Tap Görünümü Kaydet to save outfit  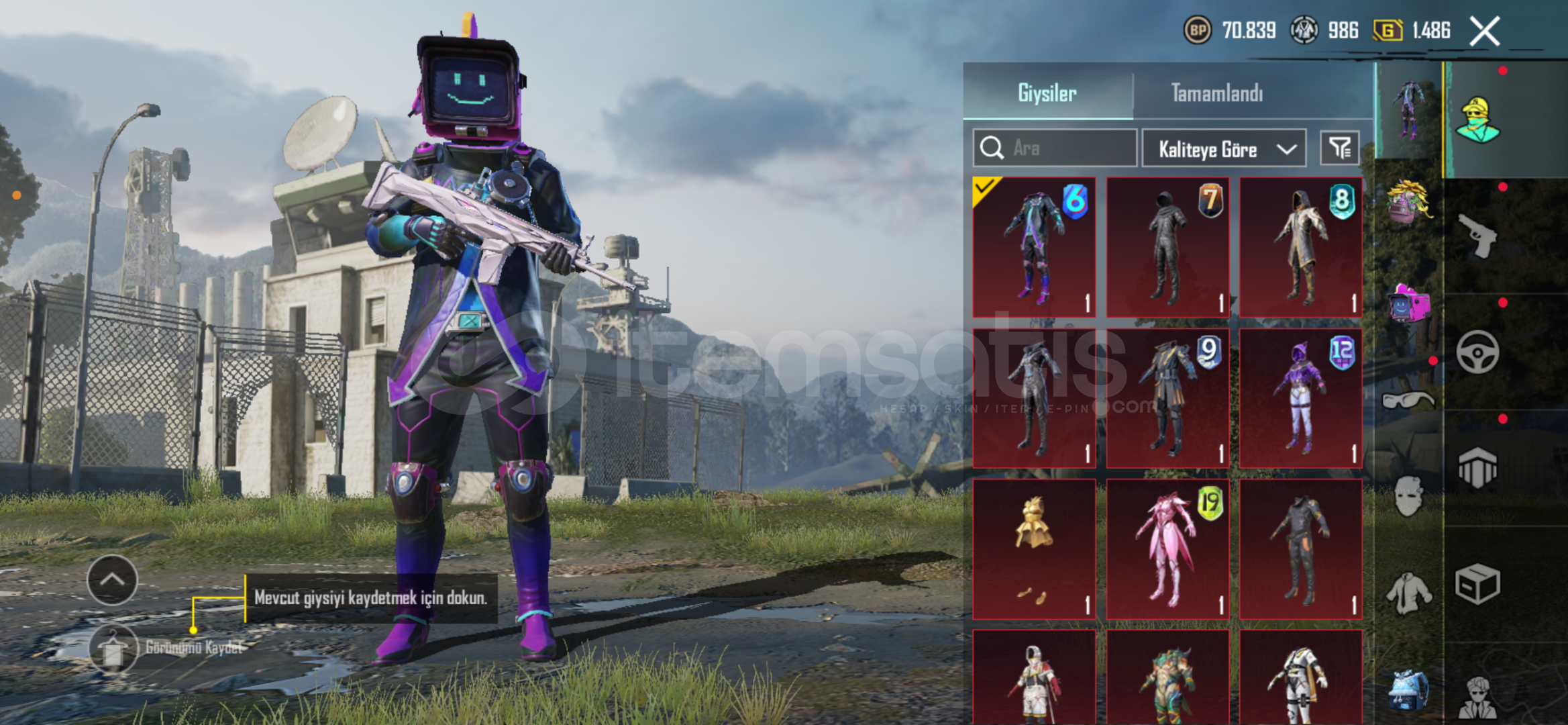tap(113, 649)
